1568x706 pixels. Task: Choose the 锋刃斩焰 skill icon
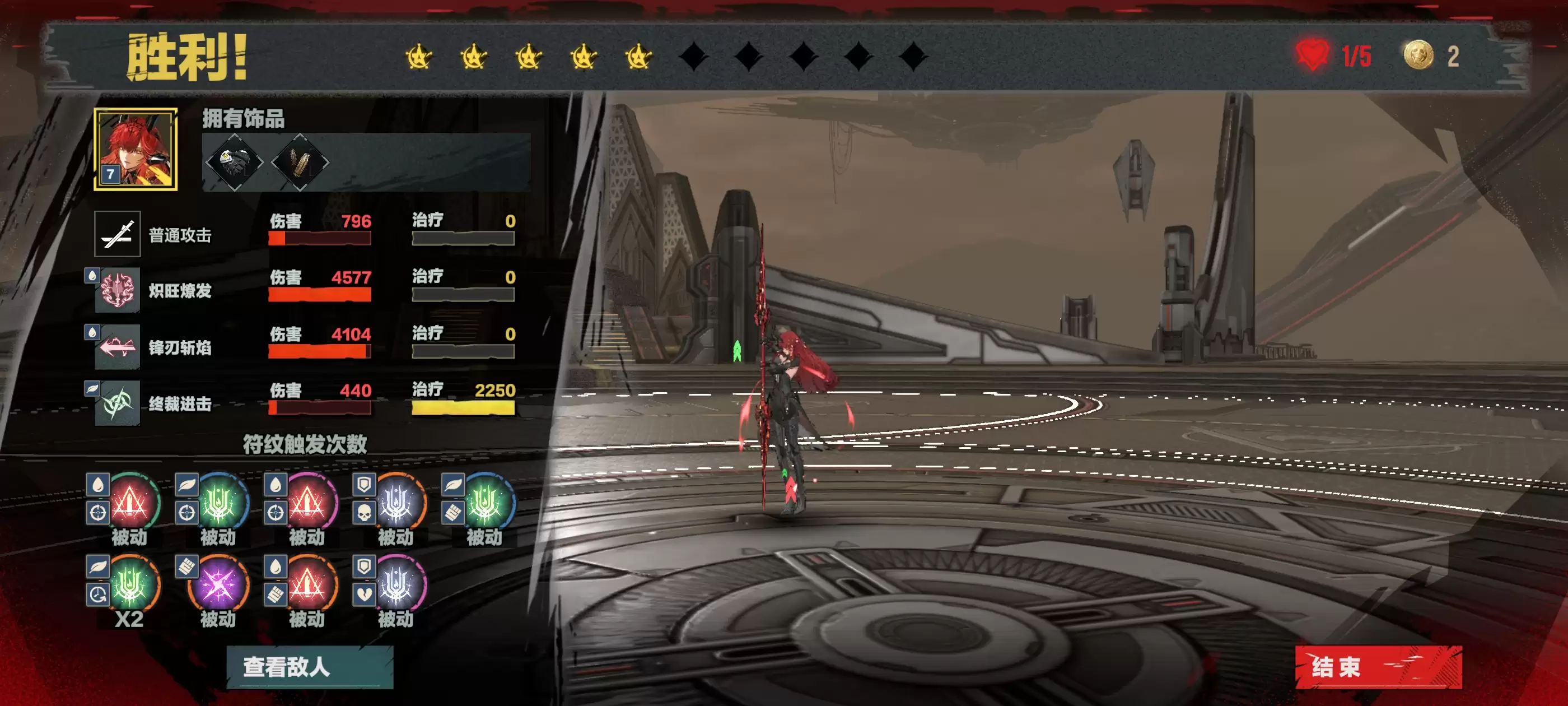(118, 347)
